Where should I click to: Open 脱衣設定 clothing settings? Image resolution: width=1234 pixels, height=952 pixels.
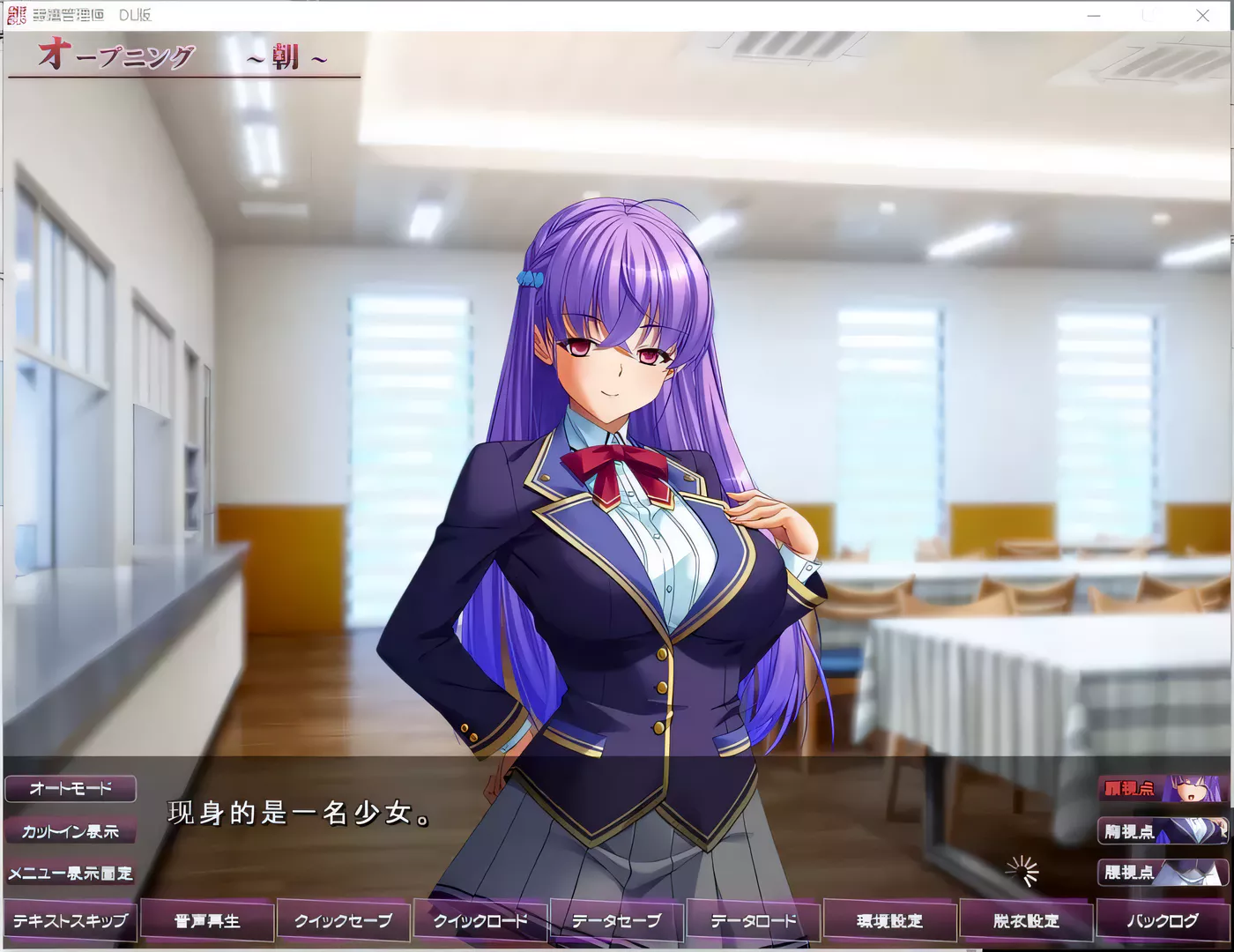(1025, 919)
